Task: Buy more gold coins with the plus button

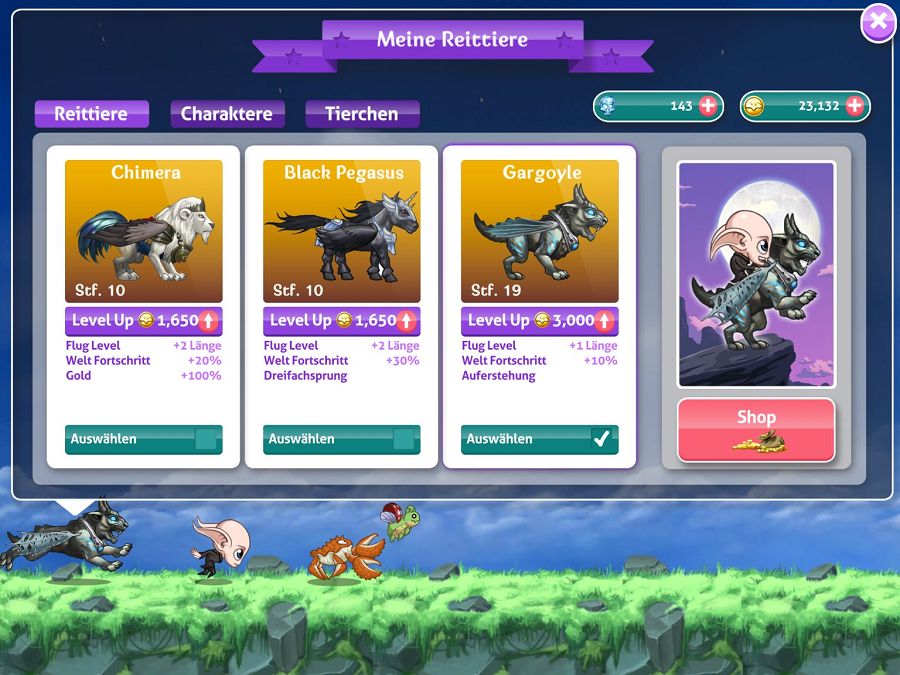Action: pyautogui.click(x=854, y=106)
